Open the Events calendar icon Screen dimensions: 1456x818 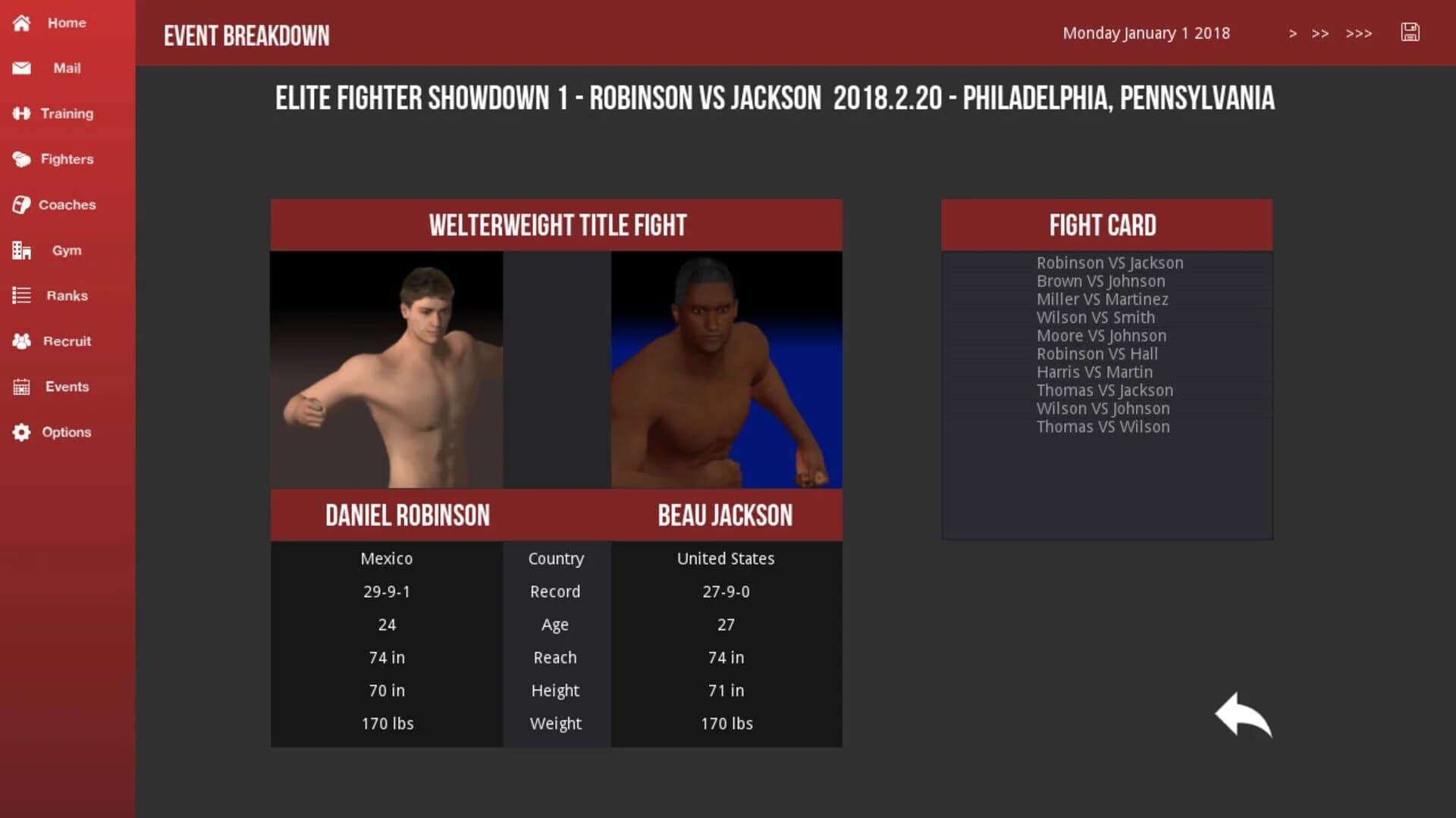[x=20, y=387]
